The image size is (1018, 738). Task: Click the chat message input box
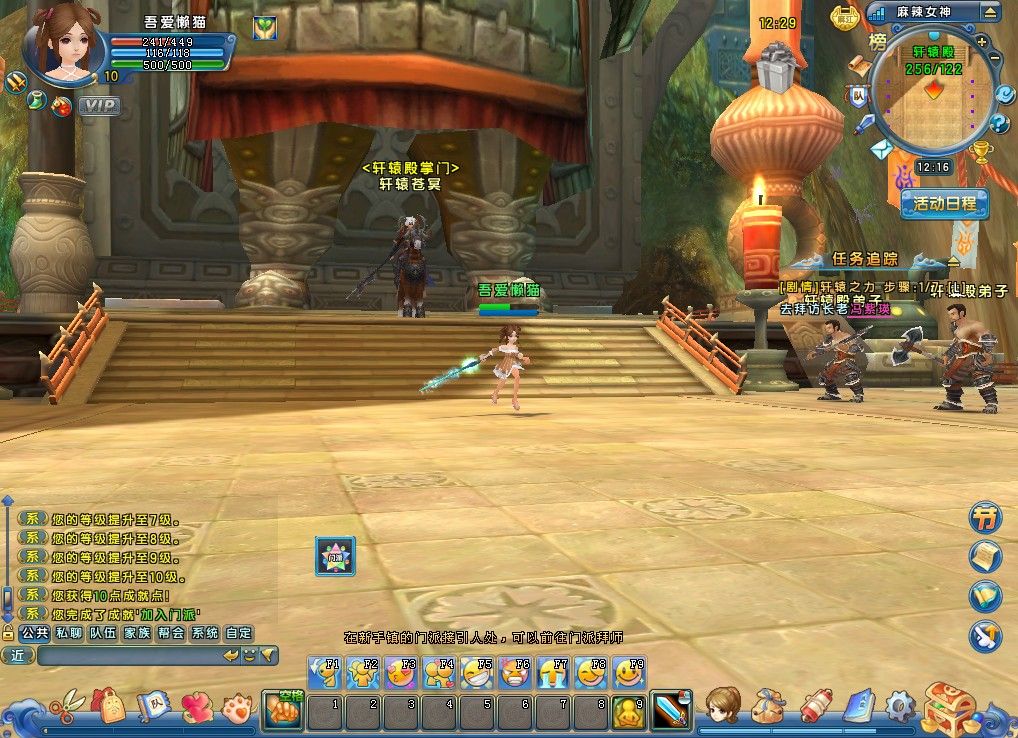[x=130, y=656]
